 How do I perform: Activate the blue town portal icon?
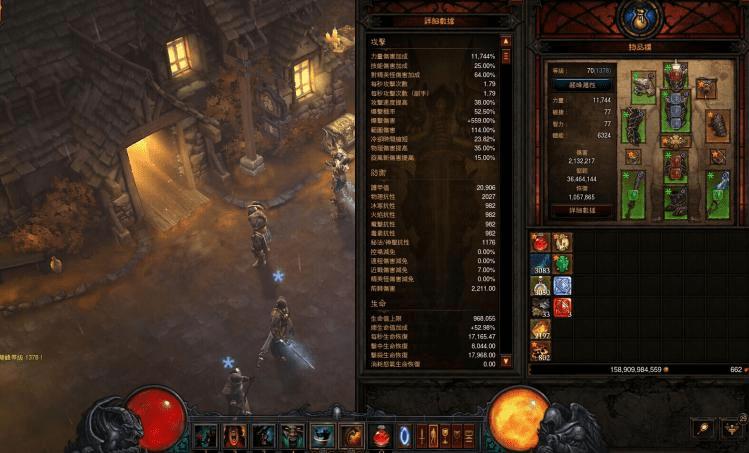(405, 436)
